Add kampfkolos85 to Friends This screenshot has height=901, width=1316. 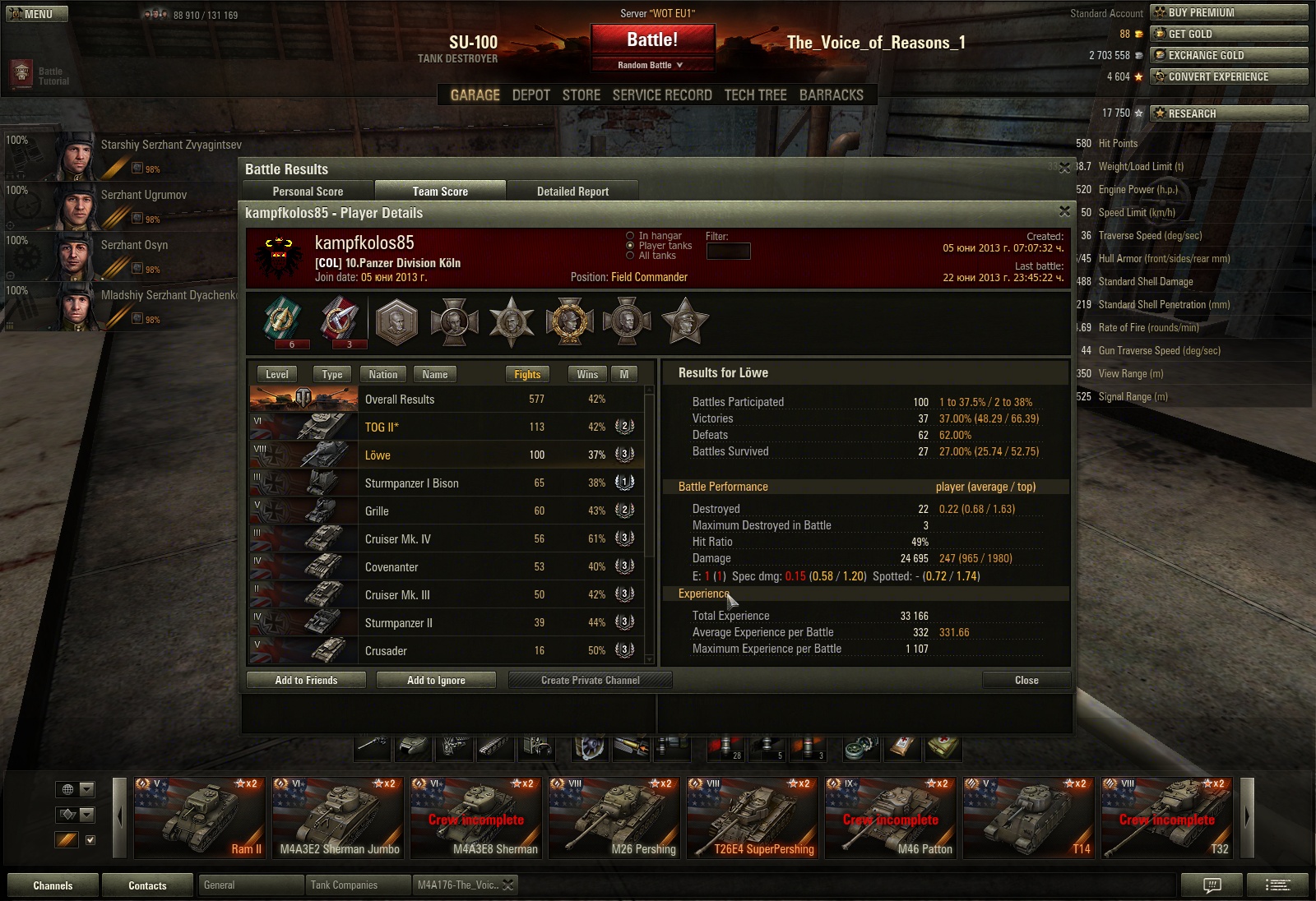click(x=306, y=680)
